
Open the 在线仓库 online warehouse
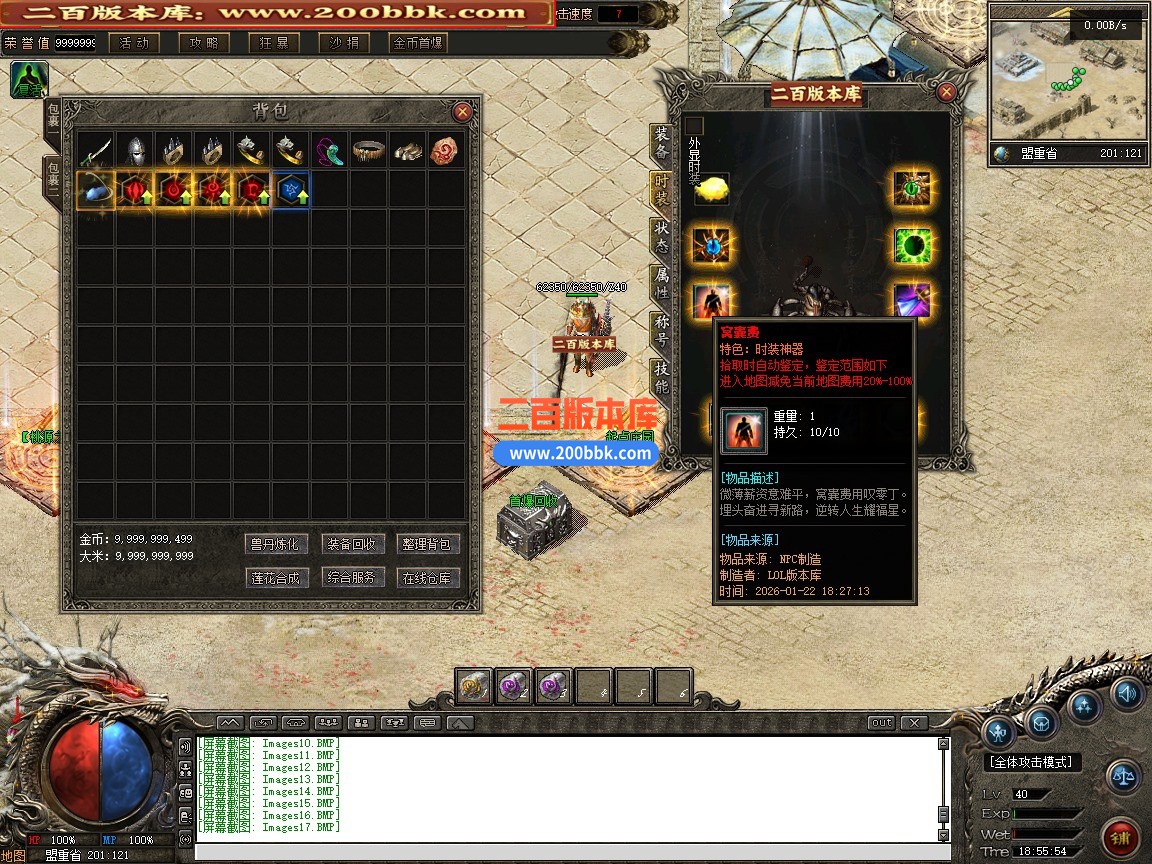point(429,577)
